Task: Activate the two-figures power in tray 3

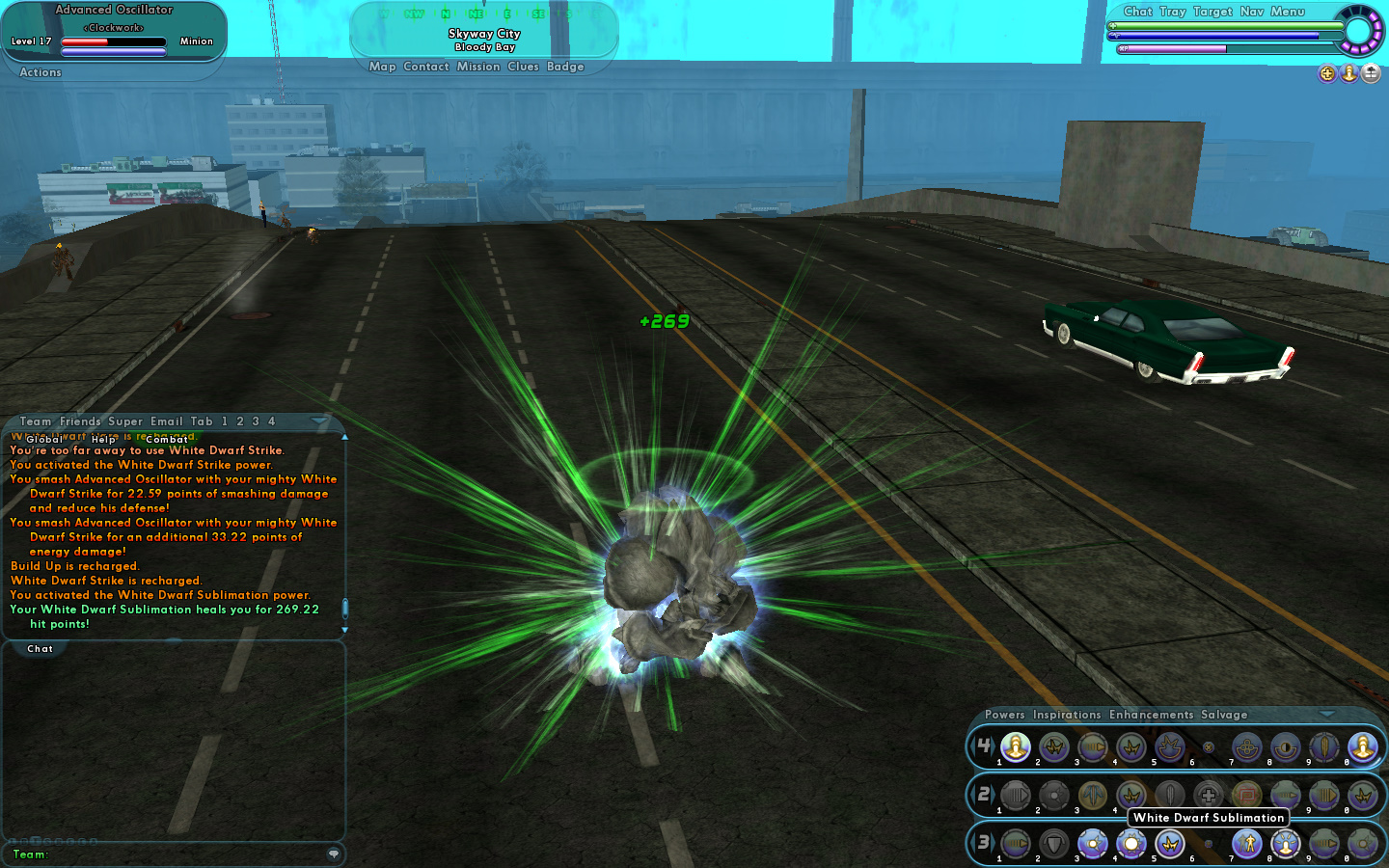Action: 1247,844
